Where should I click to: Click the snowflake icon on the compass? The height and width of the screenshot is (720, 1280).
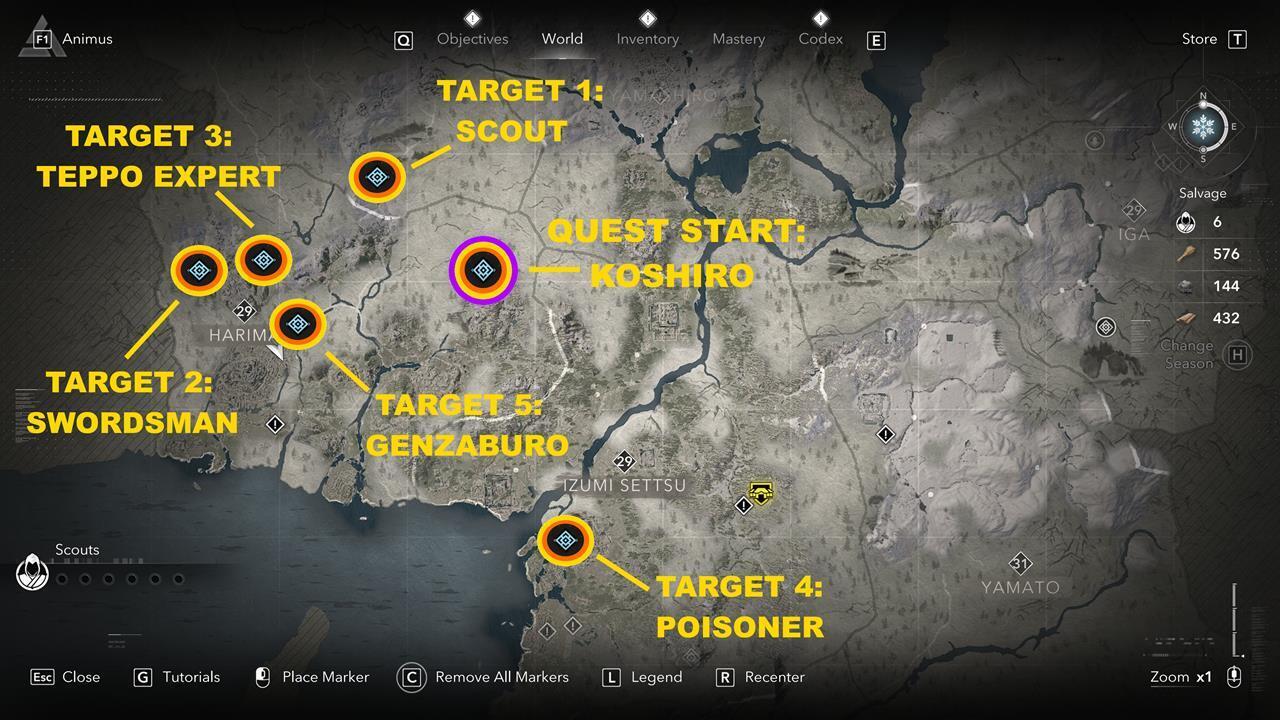(x=1205, y=127)
